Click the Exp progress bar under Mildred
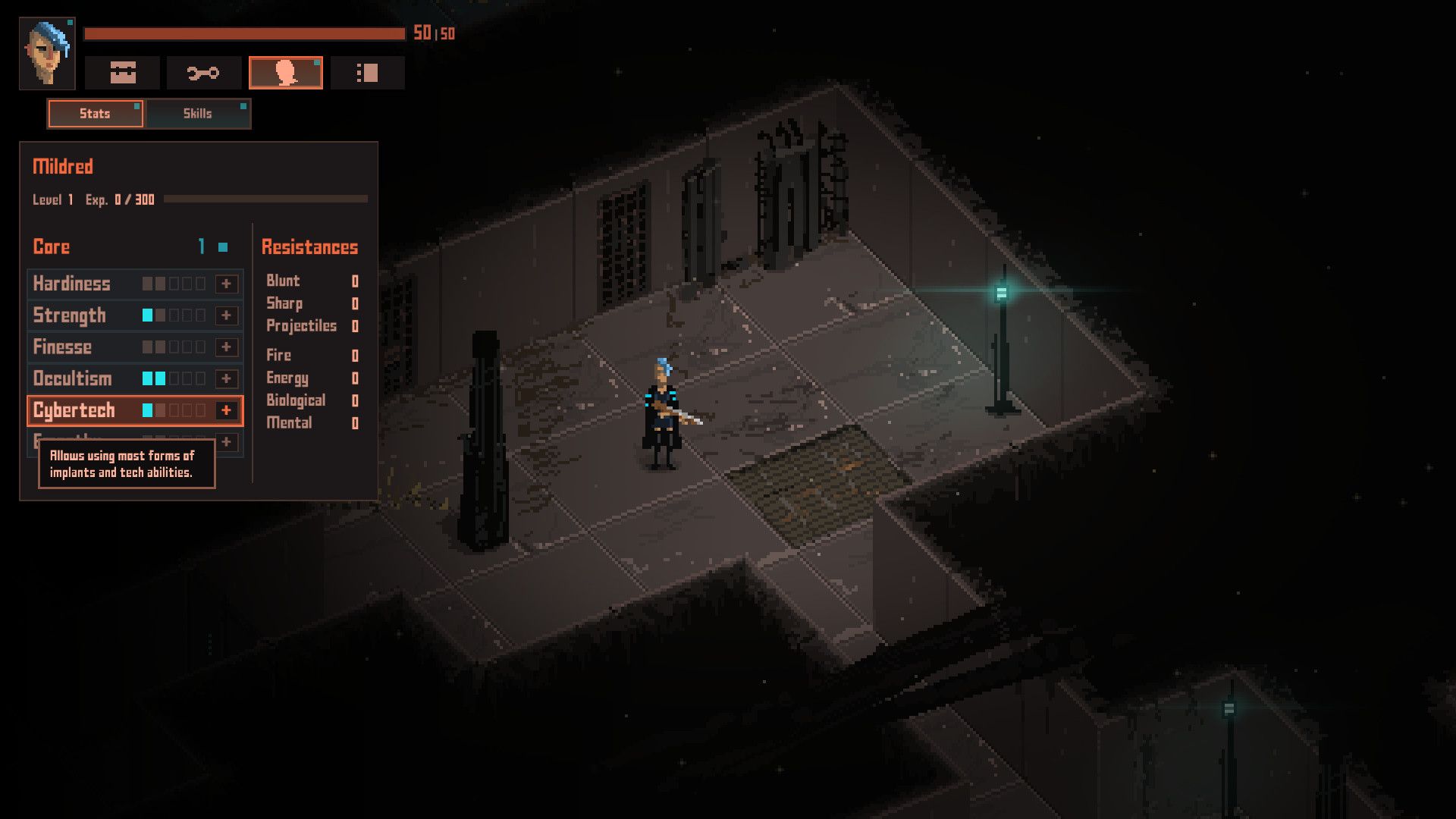Image resolution: width=1456 pixels, height=819 pixels. point(265,200)
